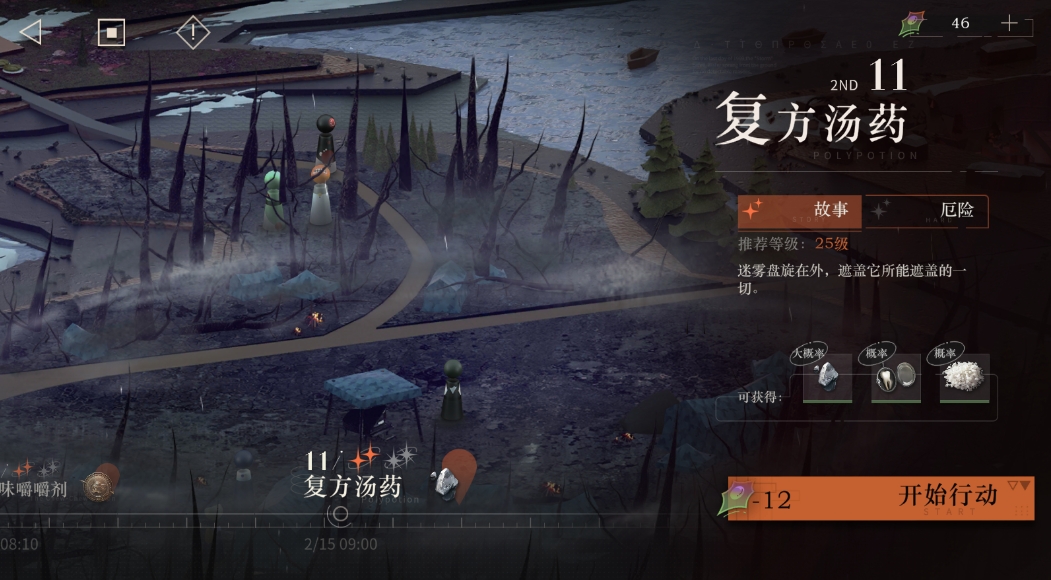Image resolution: width=1051 pixels, height=580 pixels.
Task: Open the diamond exclamation info icon
Action: (x=192, y=33)
